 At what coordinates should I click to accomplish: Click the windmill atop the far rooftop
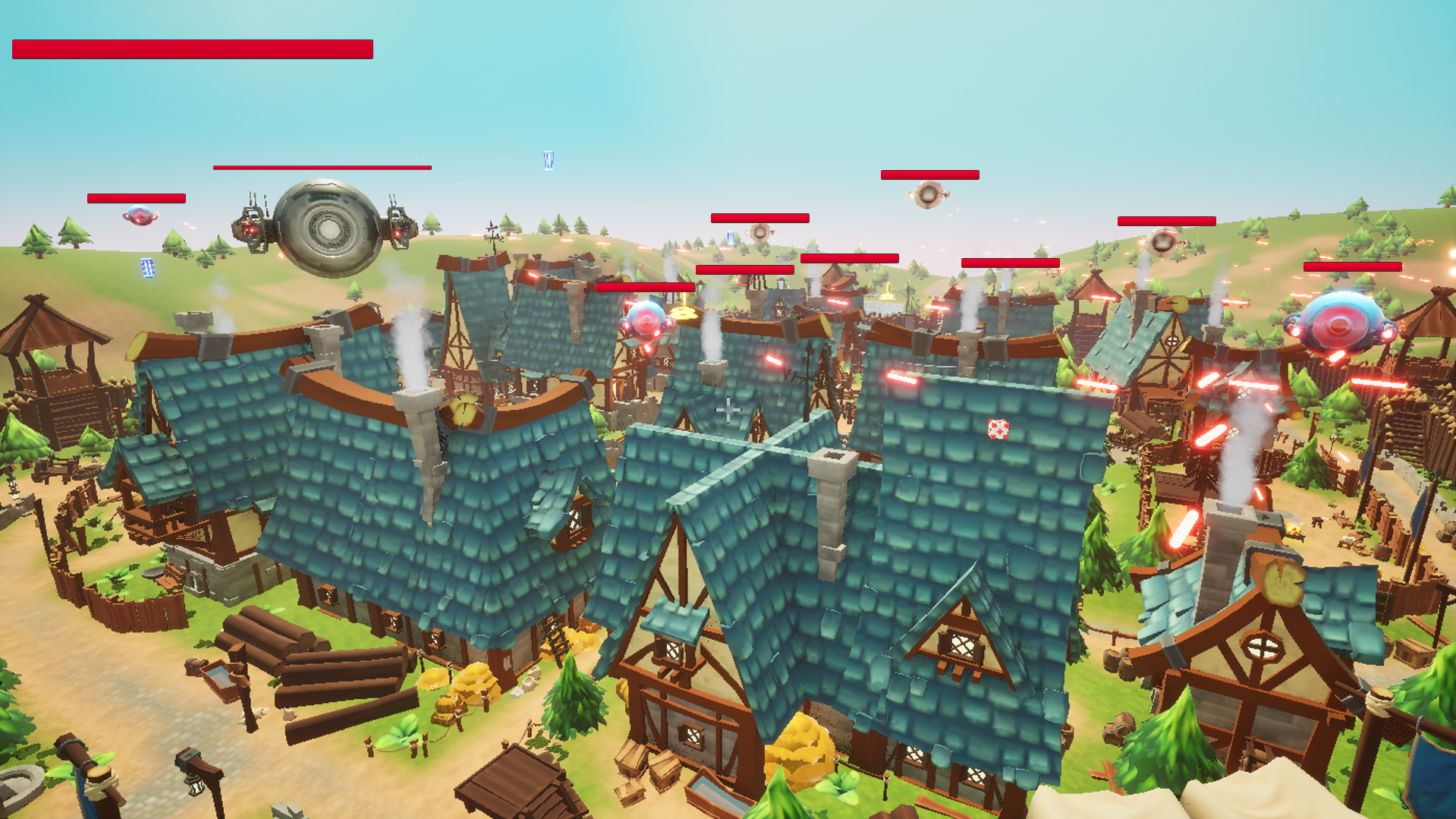493,230
